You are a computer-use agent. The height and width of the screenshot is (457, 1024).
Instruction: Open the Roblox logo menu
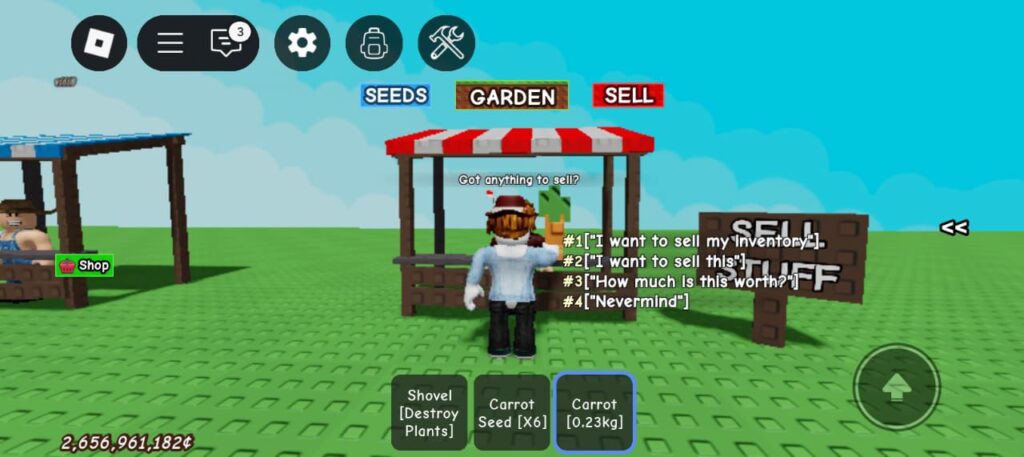(99, 43)
